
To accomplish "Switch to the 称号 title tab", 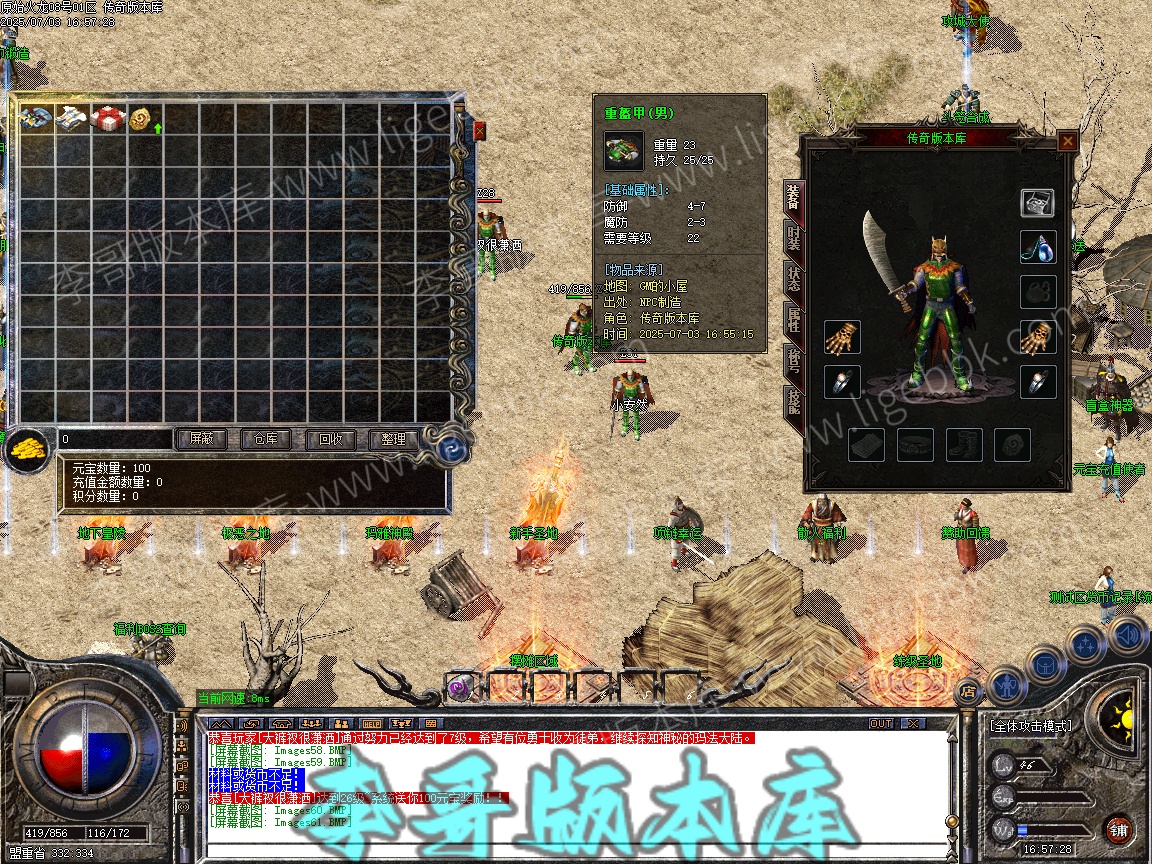I will coord(793,359).
